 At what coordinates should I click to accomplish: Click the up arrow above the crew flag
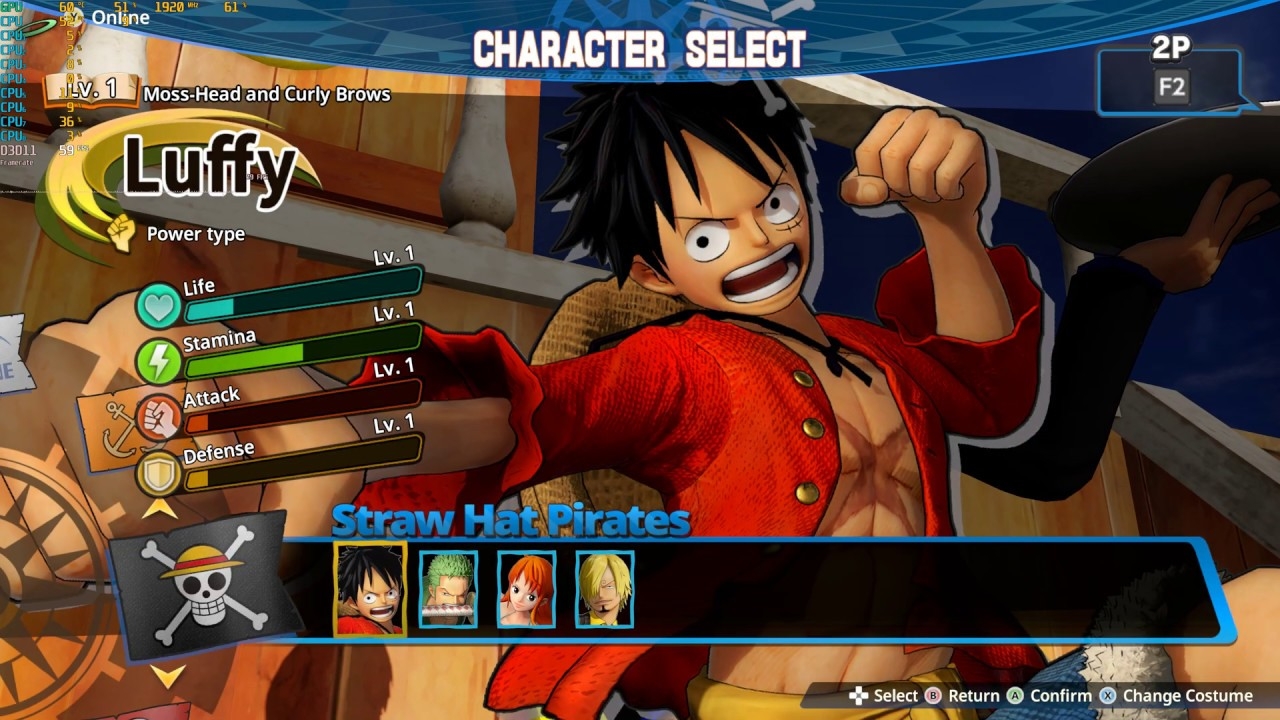[x=160, y=508]
